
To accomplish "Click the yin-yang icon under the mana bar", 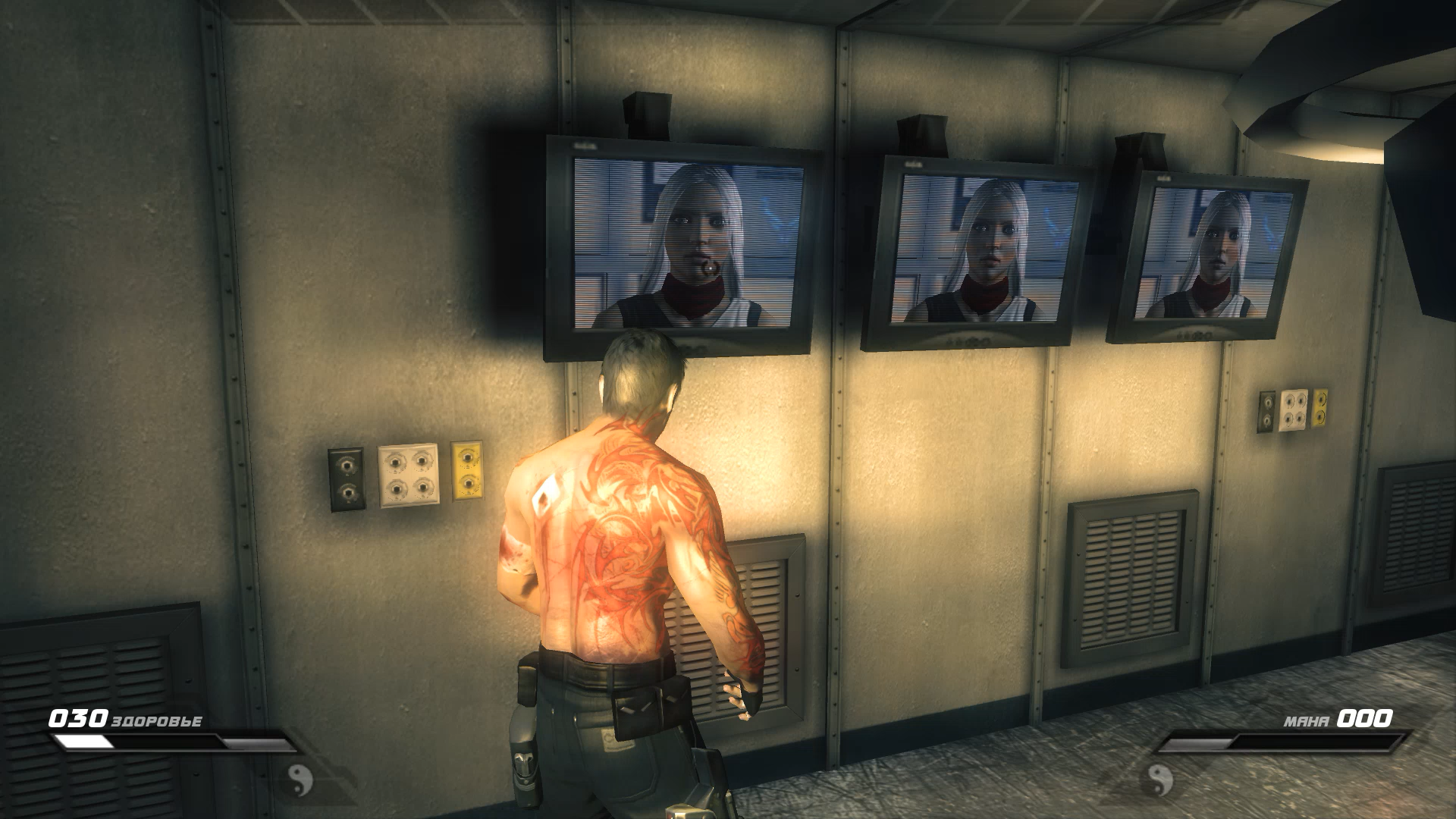I will [1159, 779].
